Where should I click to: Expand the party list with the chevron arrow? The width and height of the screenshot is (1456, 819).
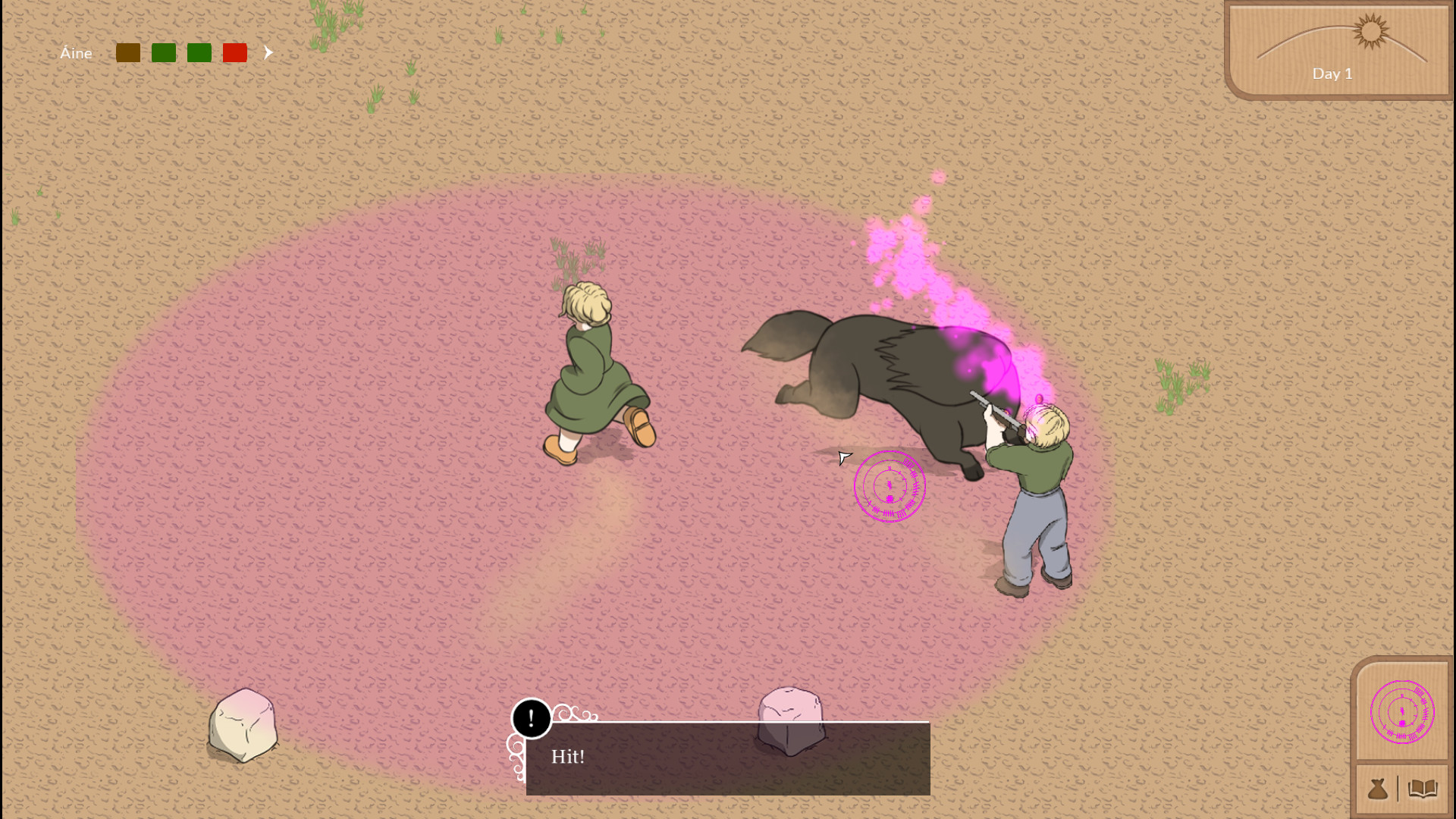[268, 52]
